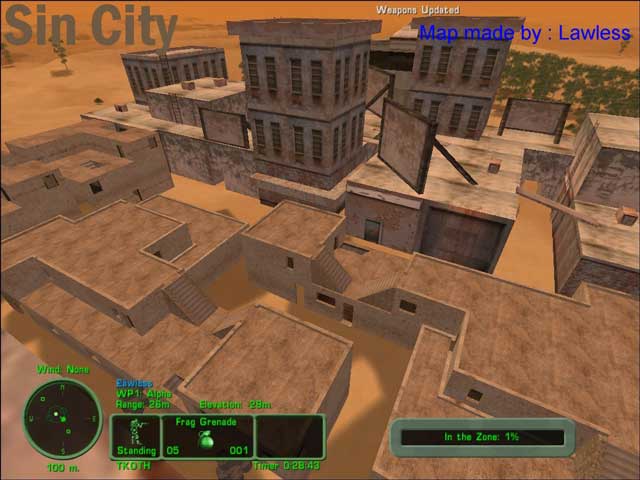Click the In the Zone progress panel
This screenshot has height=480, width=640.
[483, 437]
